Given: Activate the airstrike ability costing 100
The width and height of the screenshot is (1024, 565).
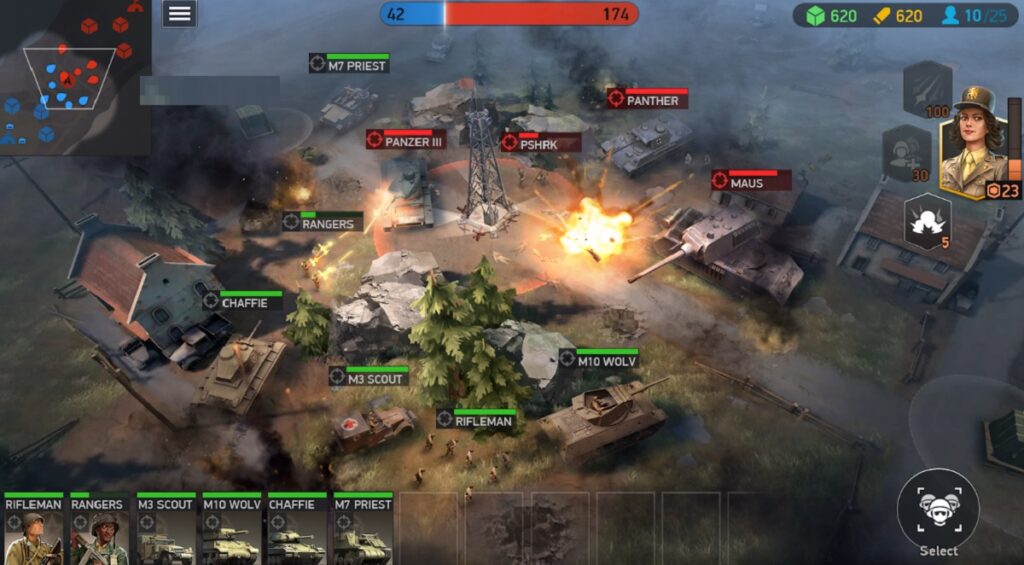Looking at the screenshot, I should click(927, 89).
